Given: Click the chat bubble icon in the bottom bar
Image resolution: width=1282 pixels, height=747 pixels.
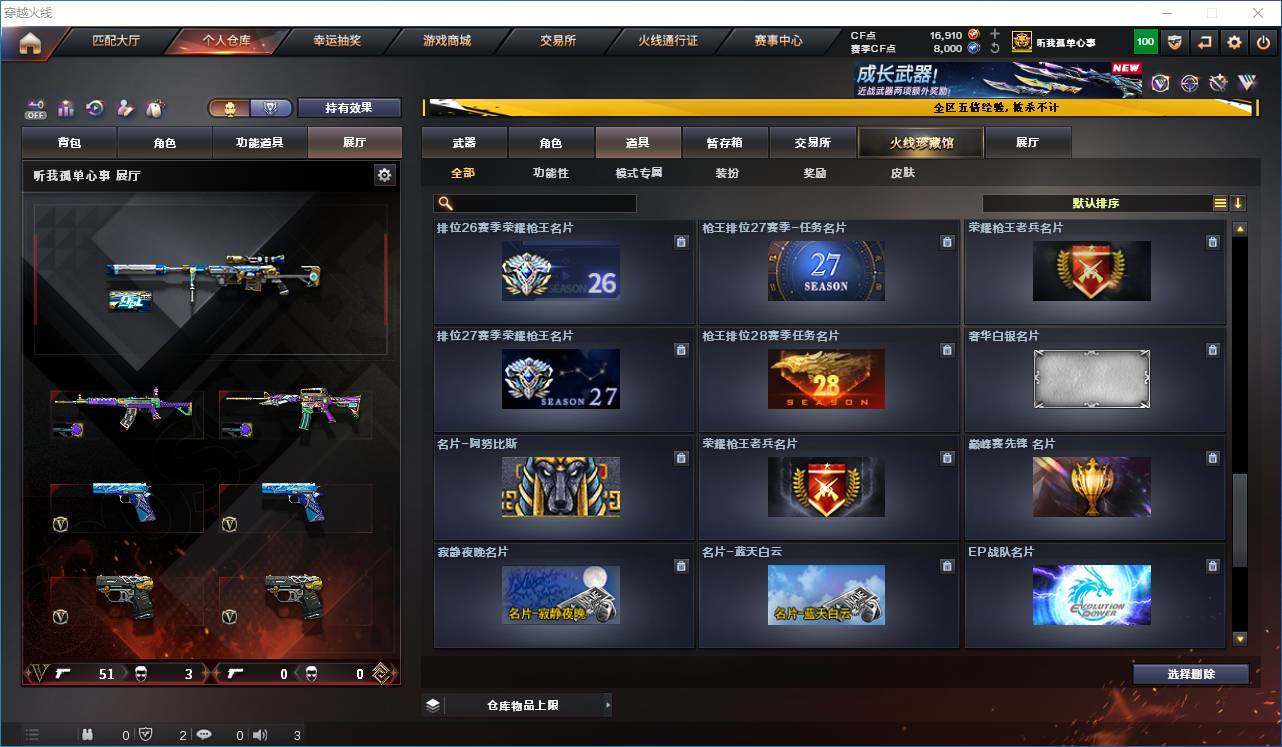Looking at the screenshot, I should point(205,734).
